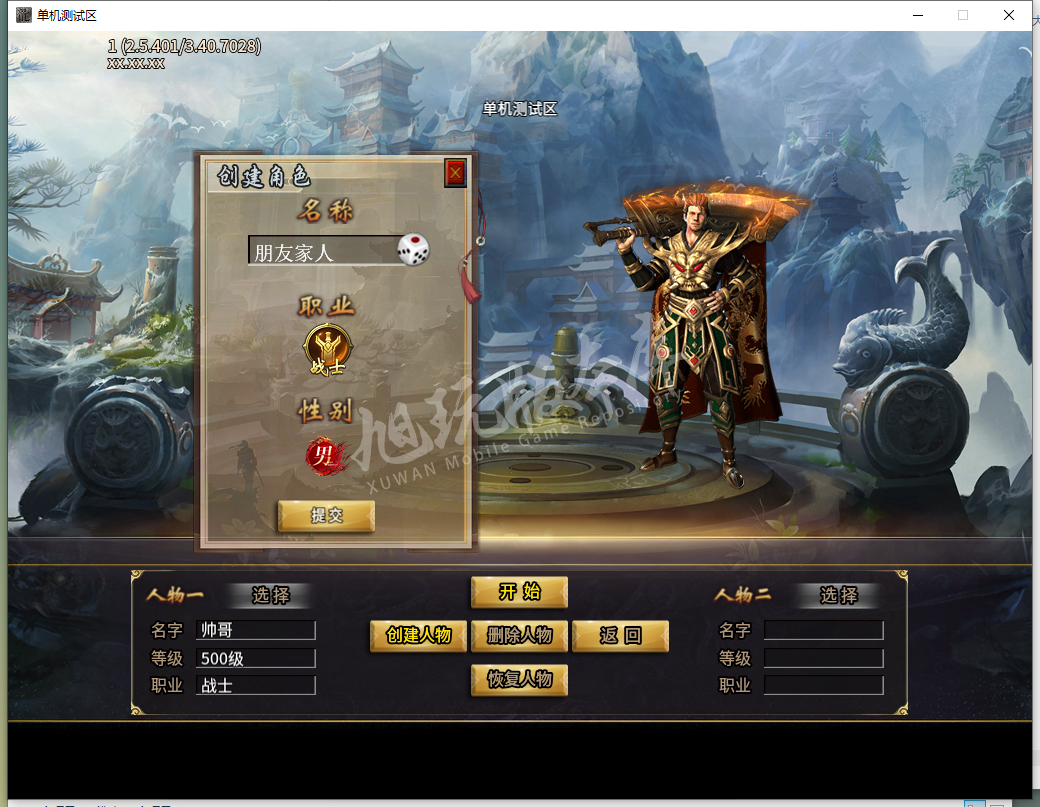Image resolution: width=1040 pixels, height=807 pixels.
Task: Roll the dice for a random name
Action: (x=414, y=250)
